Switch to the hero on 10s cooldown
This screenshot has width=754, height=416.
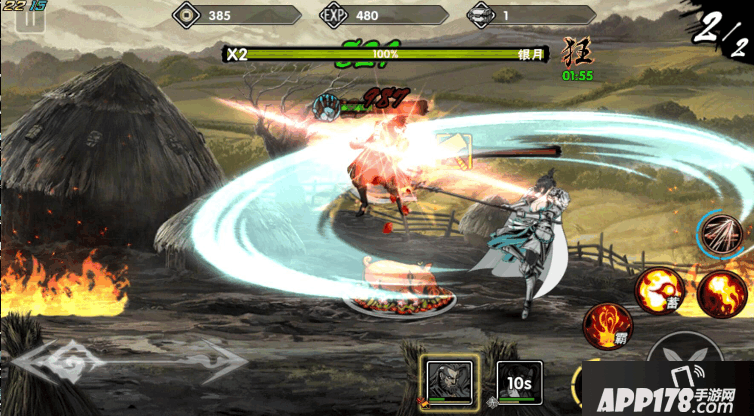[519, 382]
